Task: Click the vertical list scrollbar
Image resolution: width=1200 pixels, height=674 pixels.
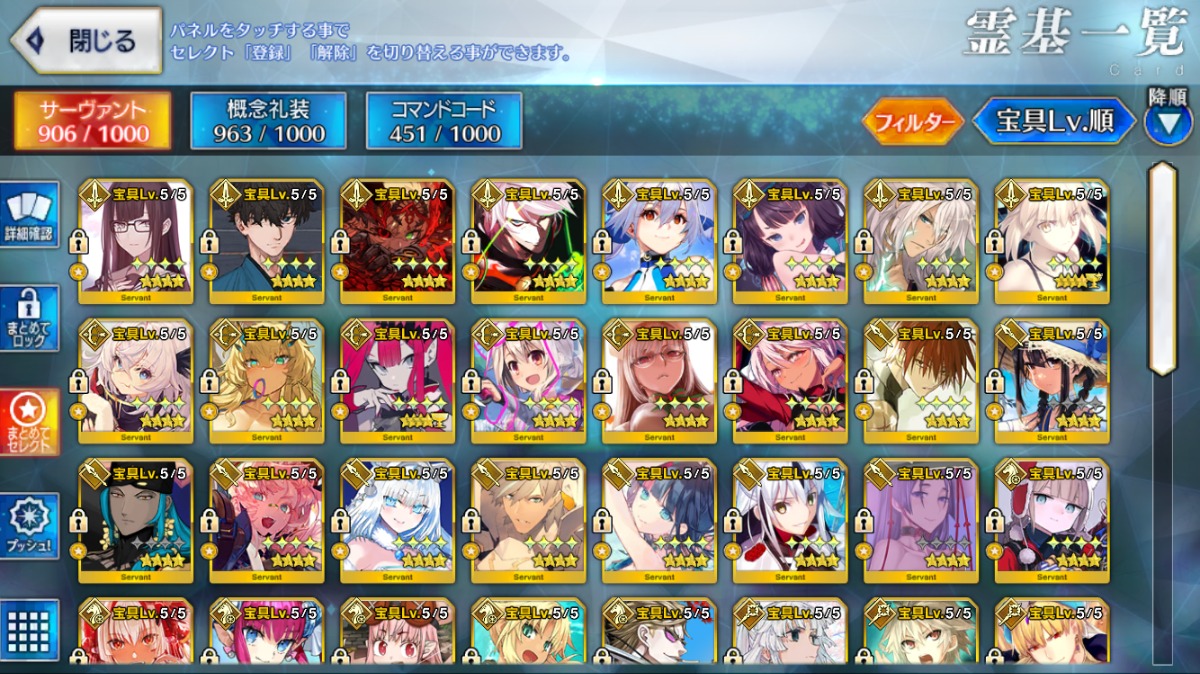Action: (1161, 270)
